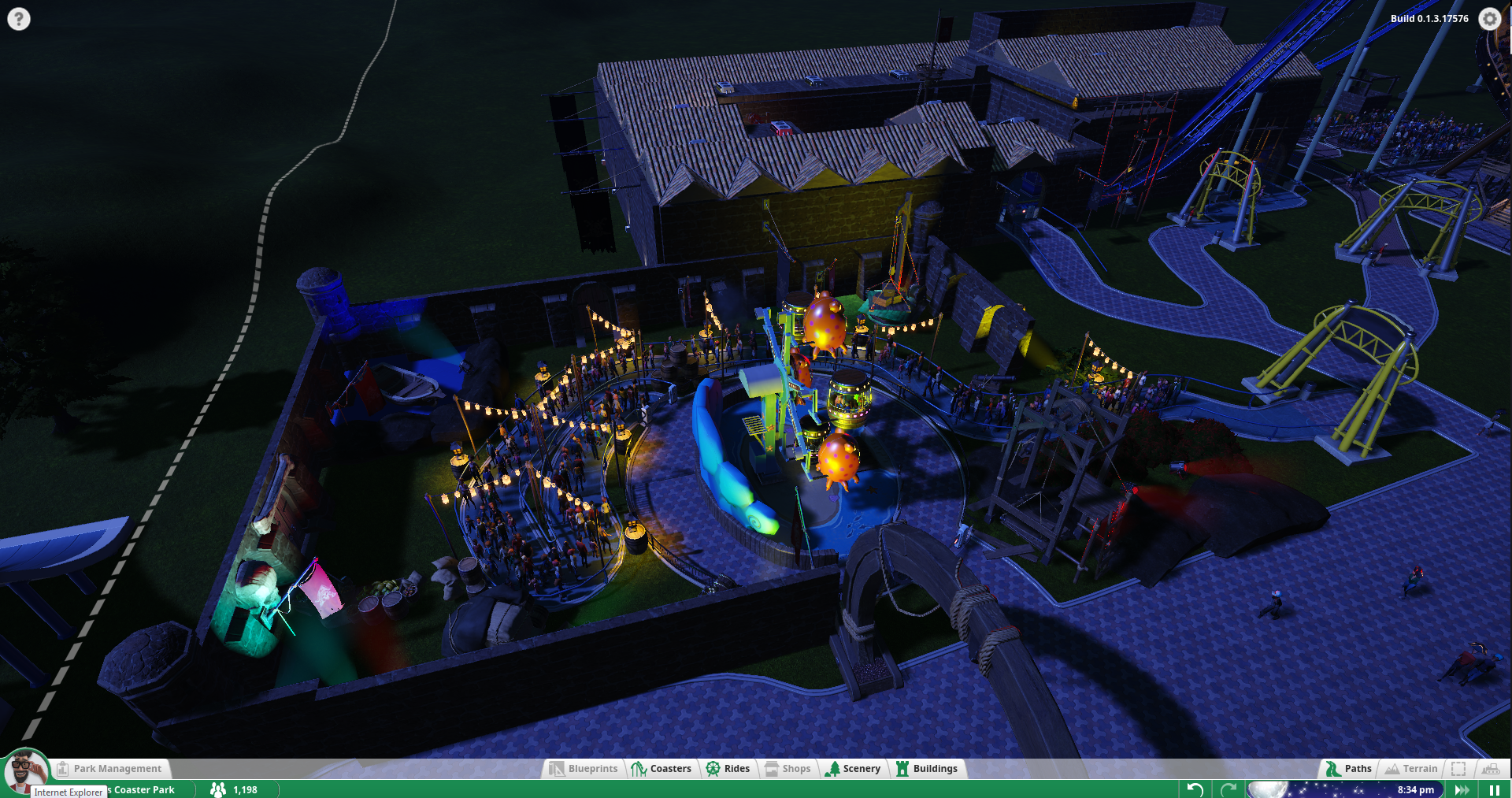Activate the dashed-square multi-select tool
This screenshot has width=1512, height=798.
[x=1458, y=769]
